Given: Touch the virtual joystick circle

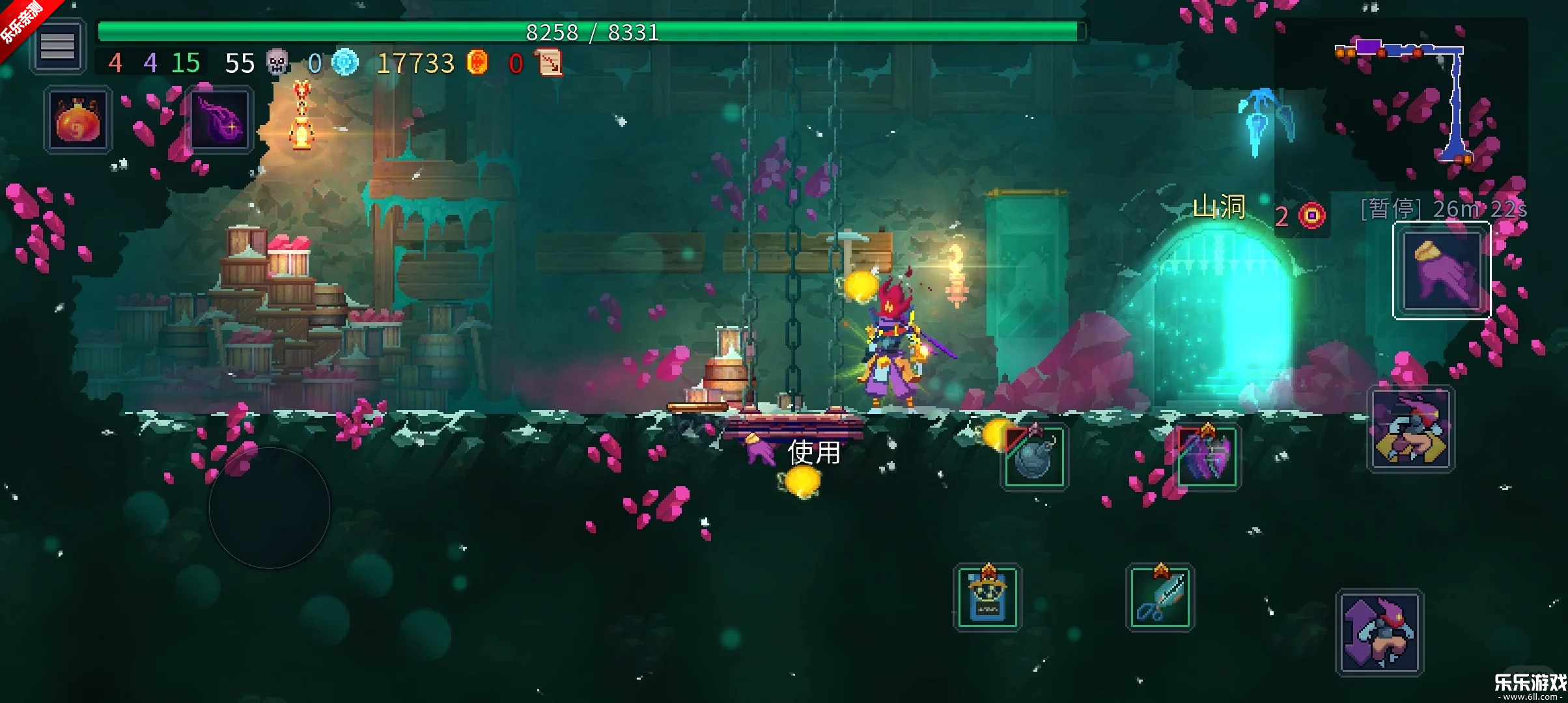Looking at the screenshot, I should point(269,508).
